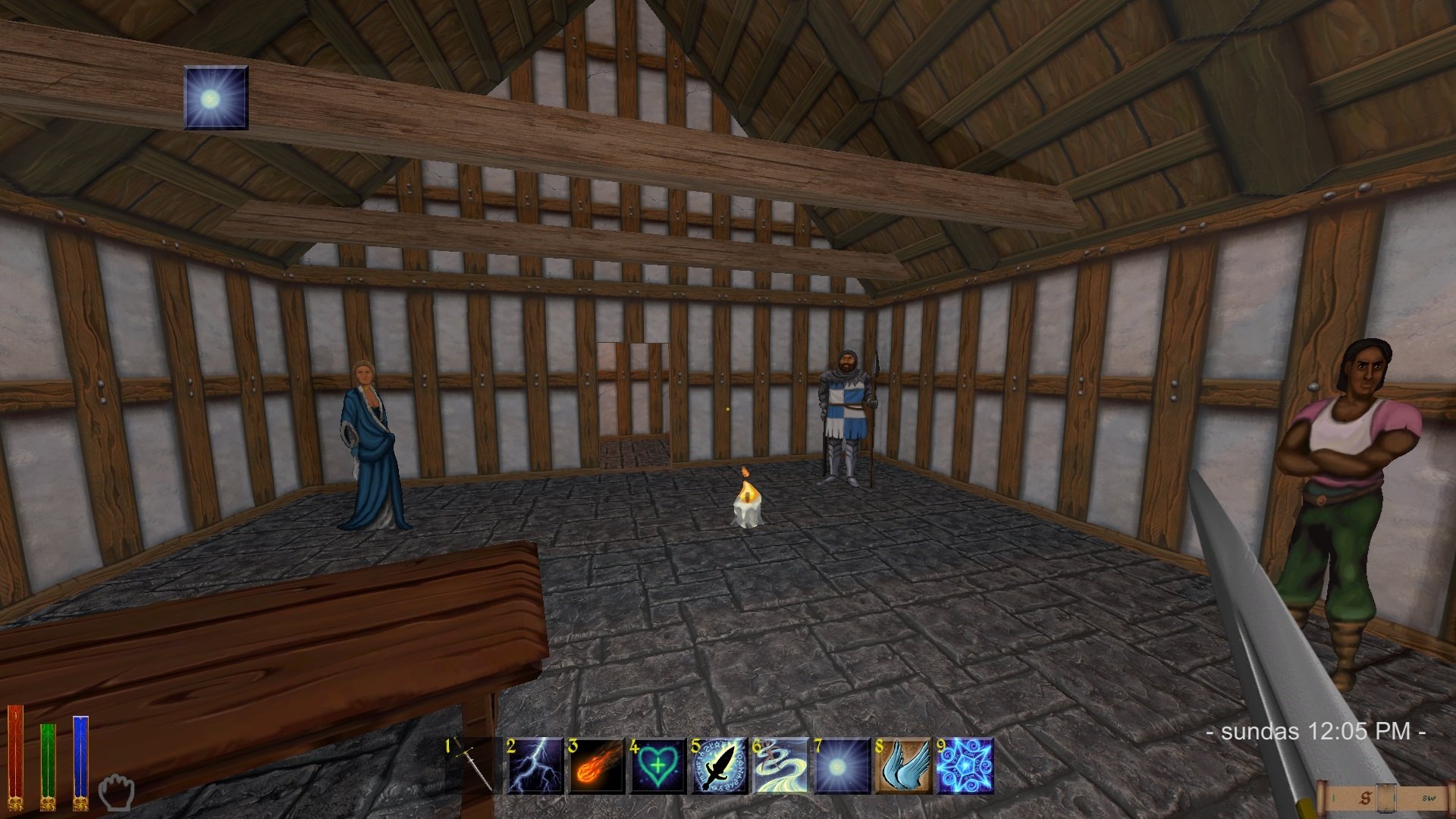Toggle the grab interaction mode hand icon
The width and height of the screenshot is (1456, 819).
pos(117,789)
